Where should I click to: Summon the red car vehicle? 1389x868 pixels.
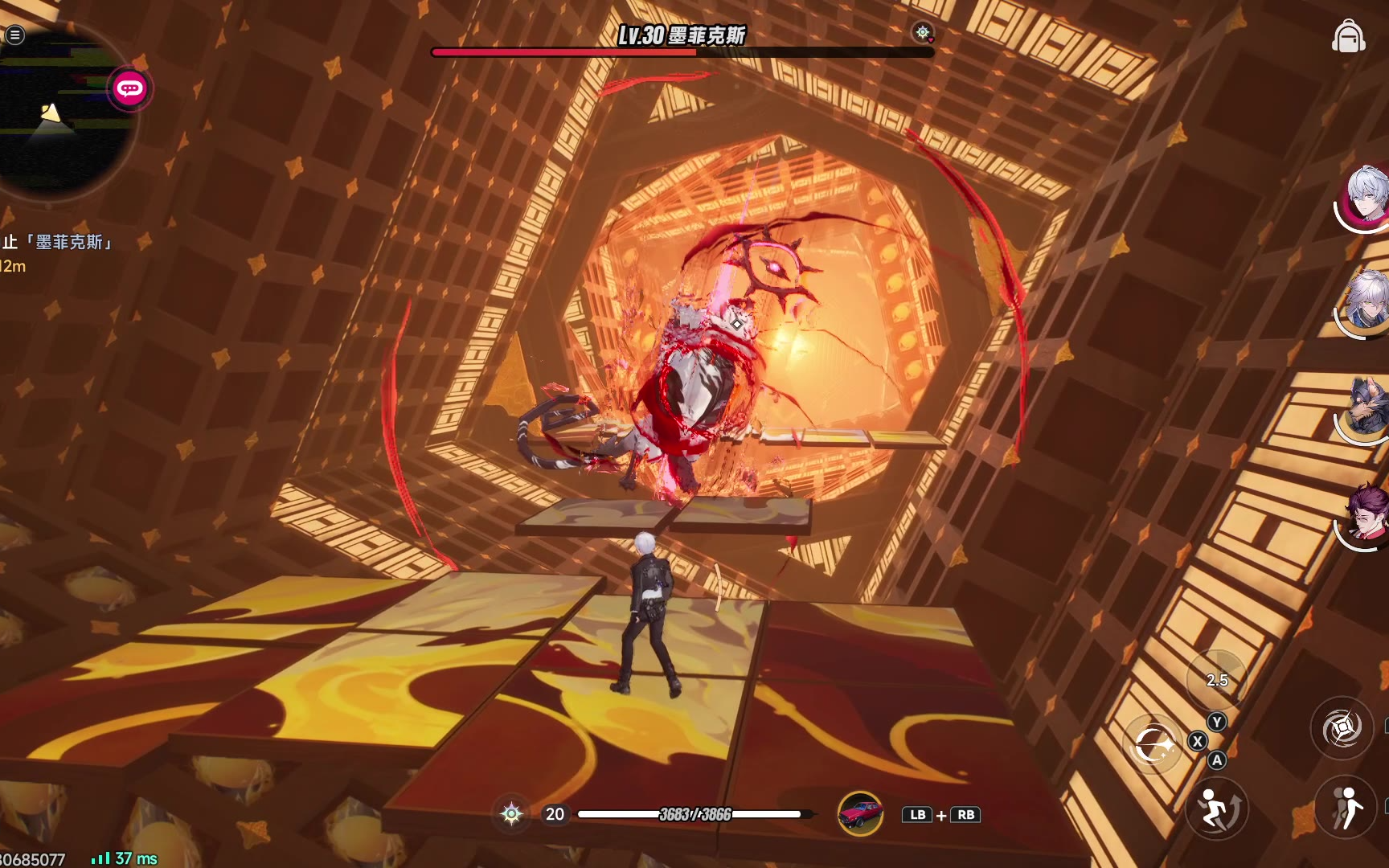point(860,813)
